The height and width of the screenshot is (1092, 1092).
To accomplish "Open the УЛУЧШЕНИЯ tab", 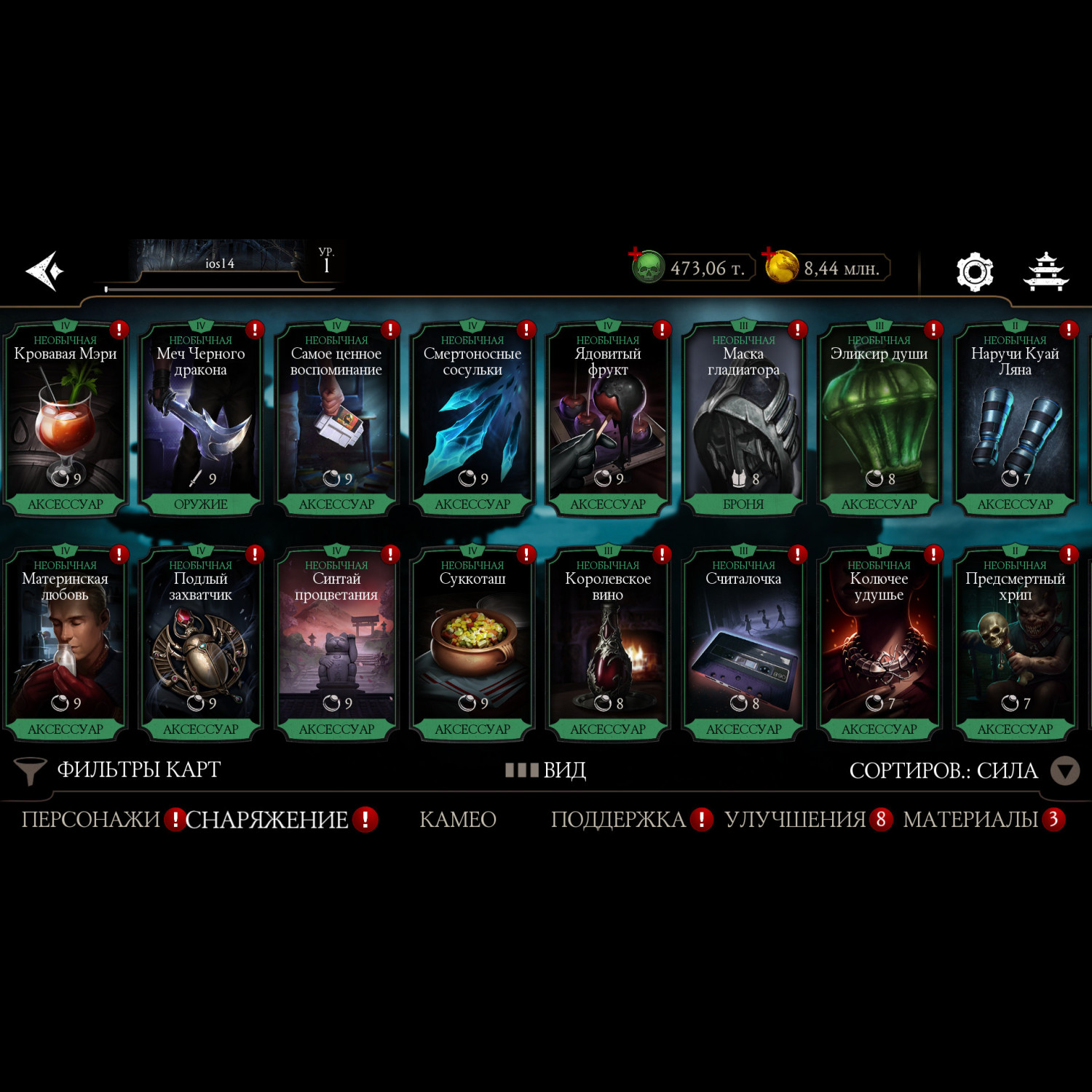I will [795, 820].
